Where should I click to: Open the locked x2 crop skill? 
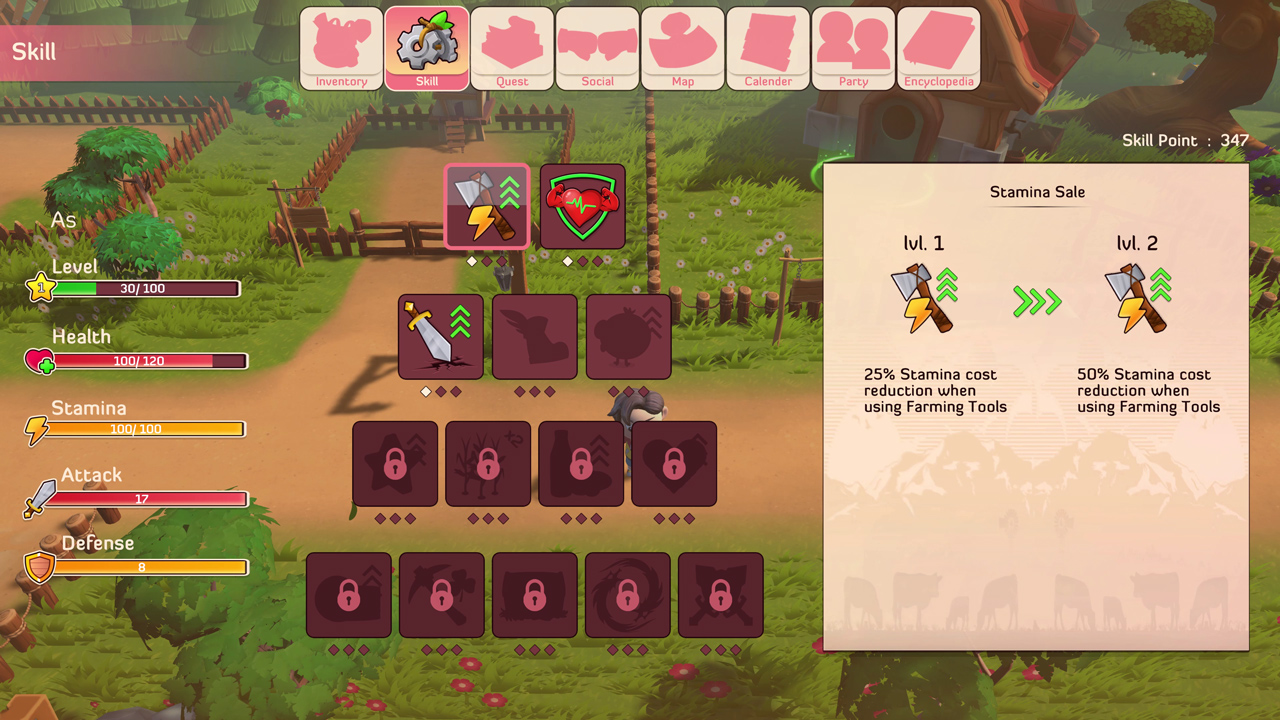tap(488, 463)
